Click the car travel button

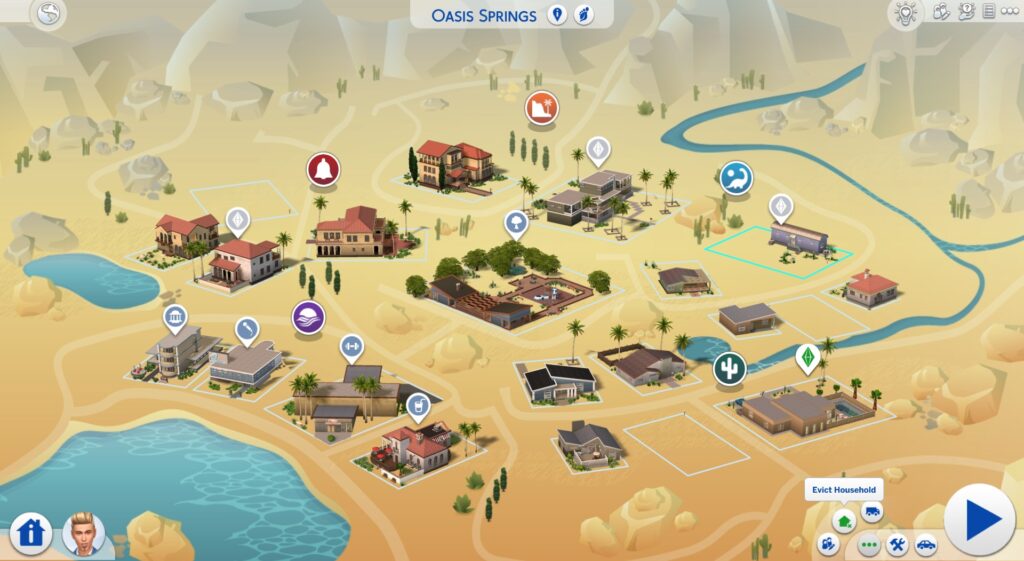tap(926, 546)
